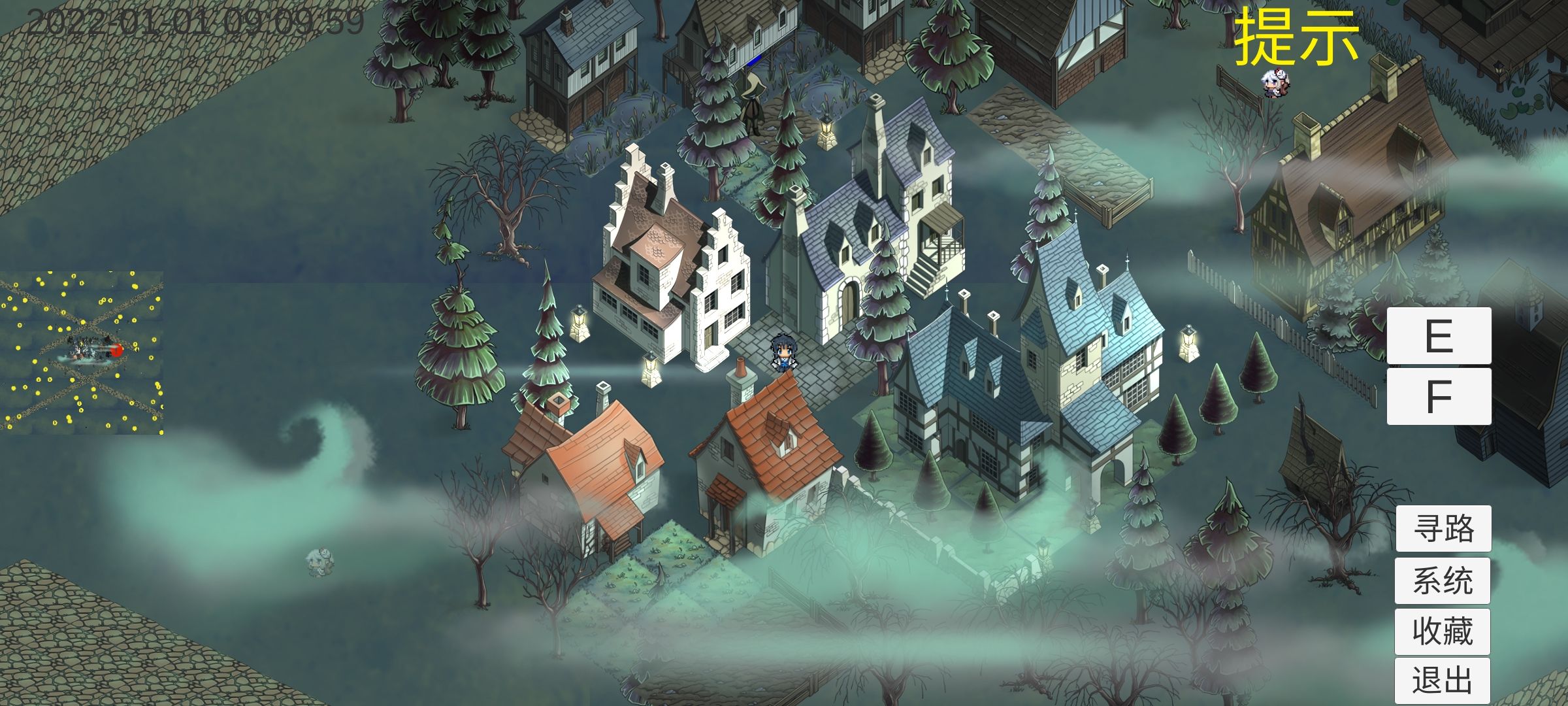
Task: Click the 退出 exit button
Action: 1443,681
